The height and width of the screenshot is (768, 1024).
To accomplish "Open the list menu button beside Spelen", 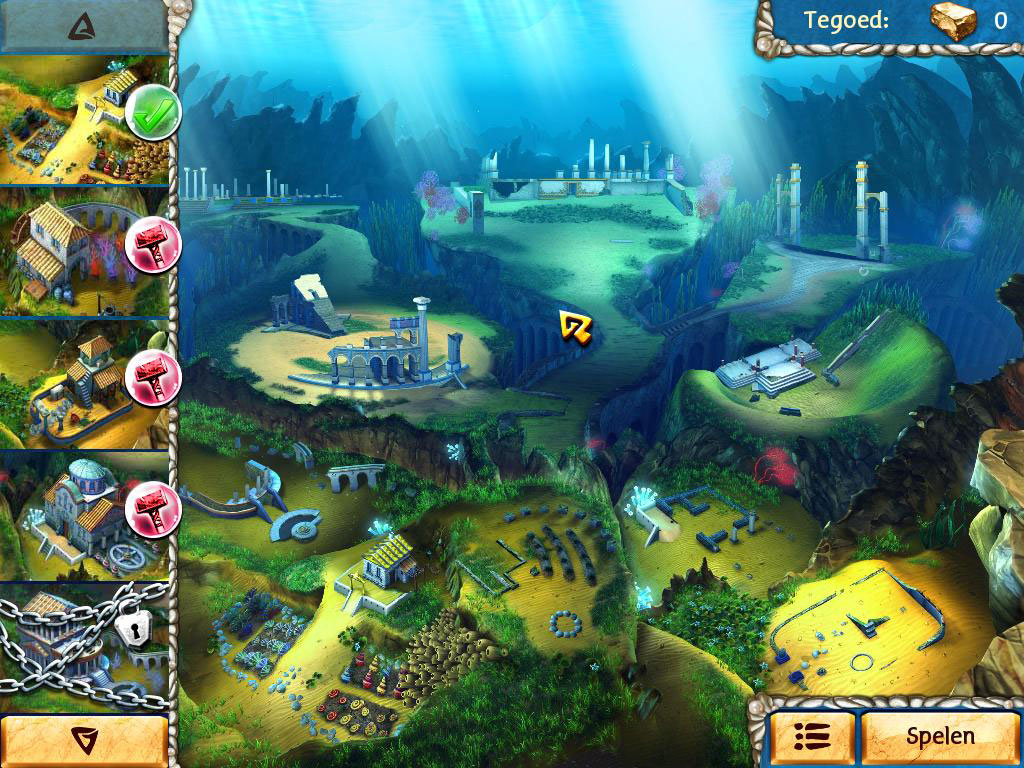I will [811, 738].
